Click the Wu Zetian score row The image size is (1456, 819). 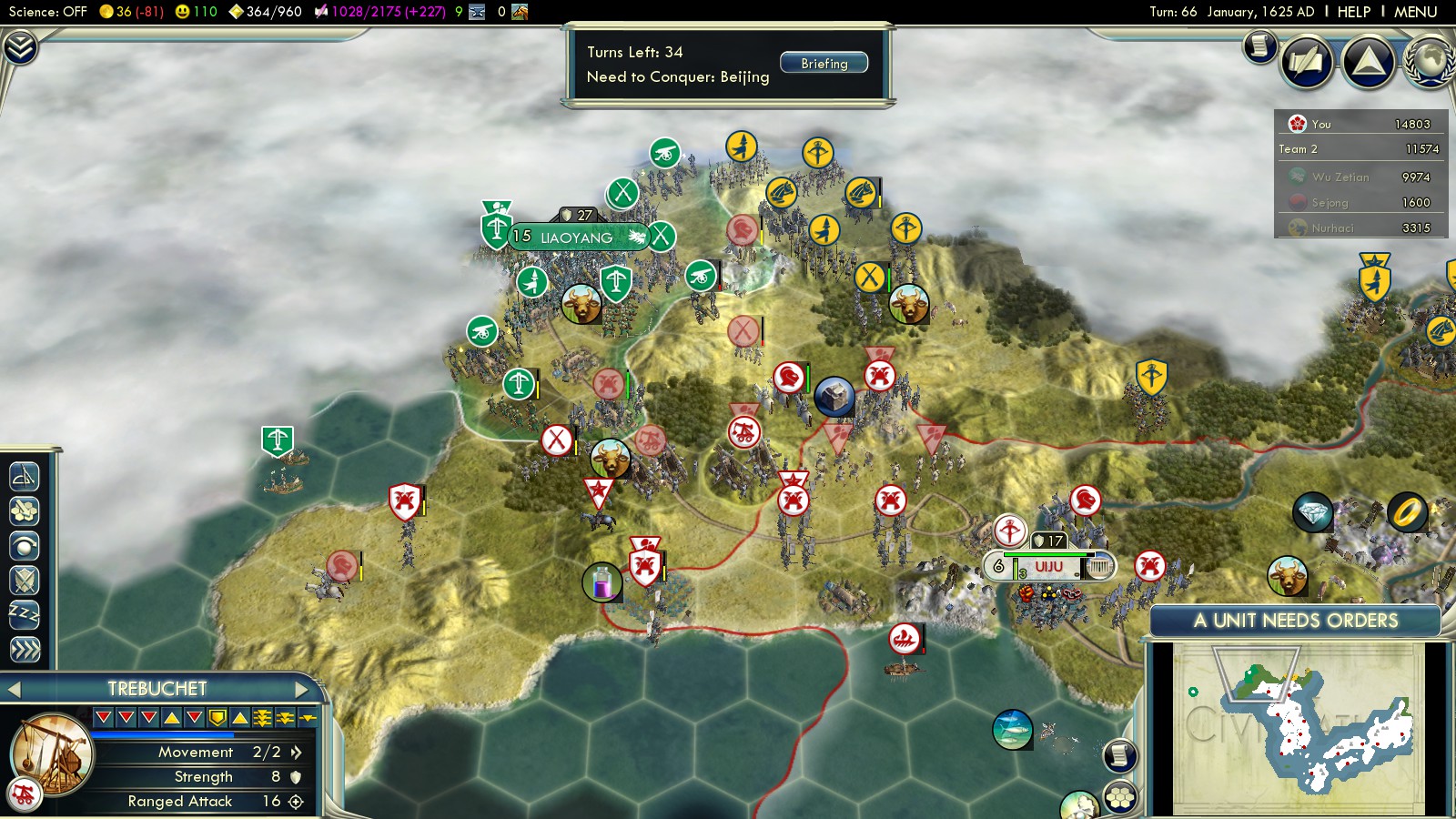point(1360,177)
